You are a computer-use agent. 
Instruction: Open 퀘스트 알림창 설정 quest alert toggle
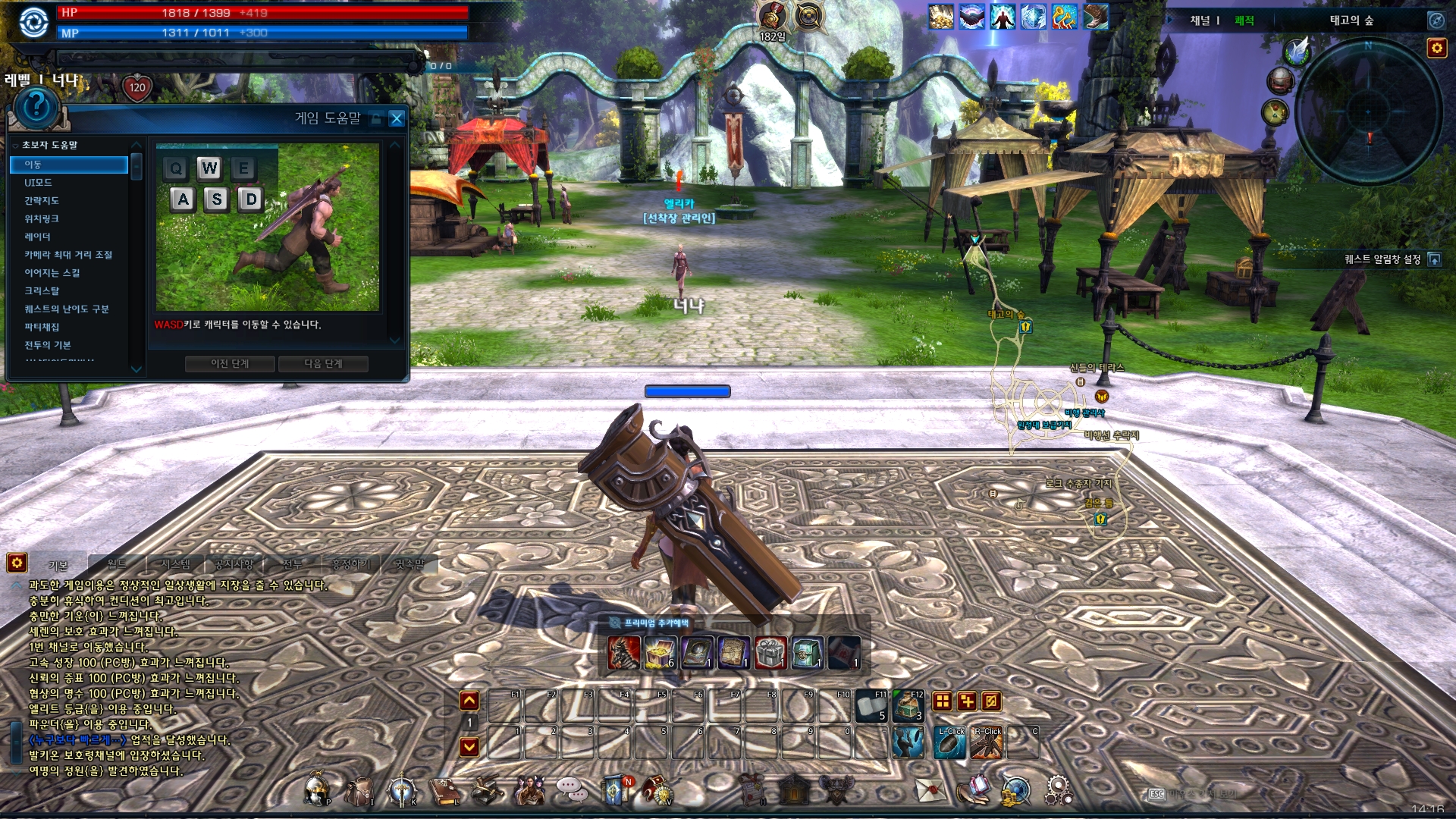1436,260
